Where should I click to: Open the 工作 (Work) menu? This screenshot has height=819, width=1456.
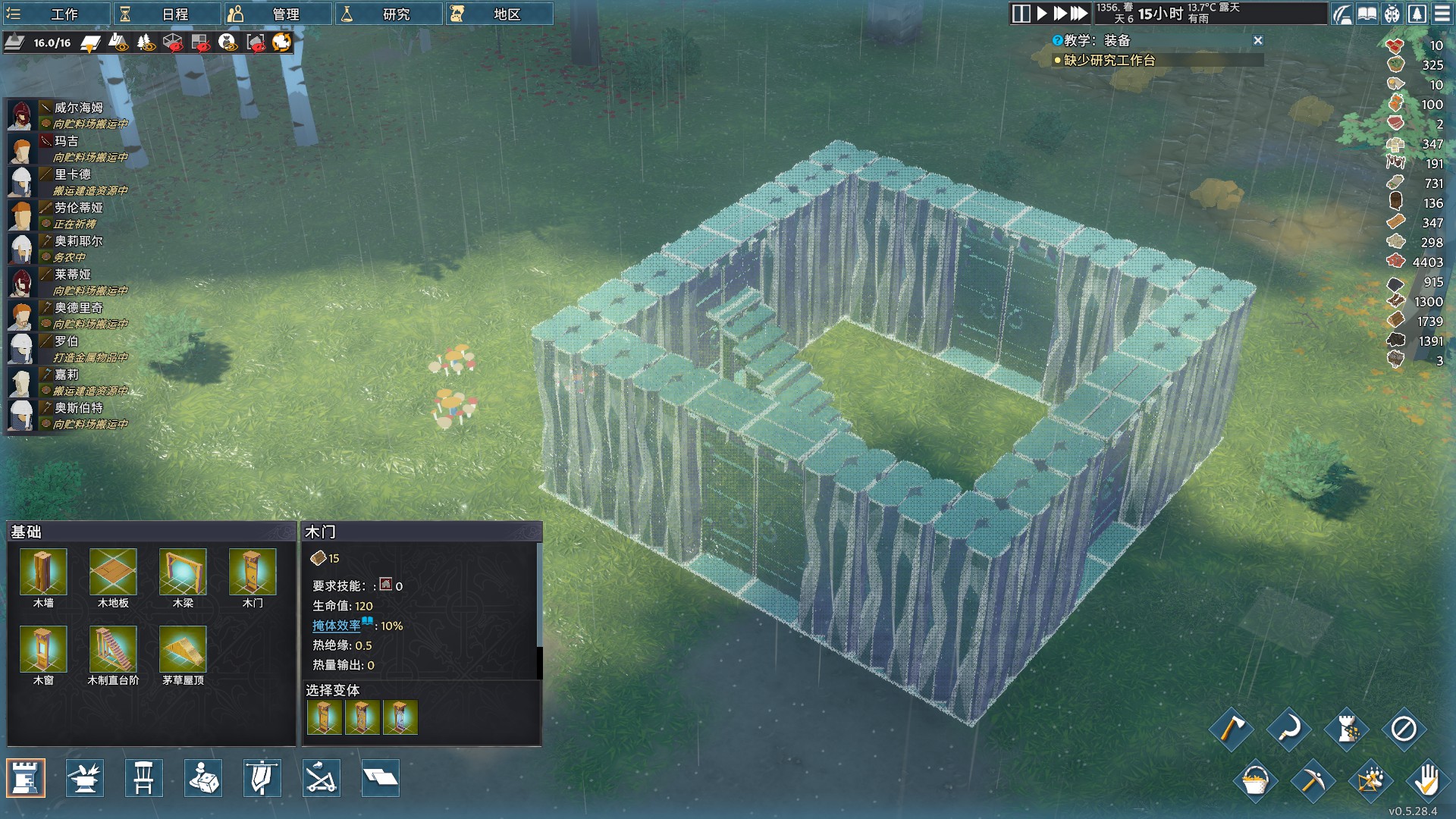tap(55, 14)
